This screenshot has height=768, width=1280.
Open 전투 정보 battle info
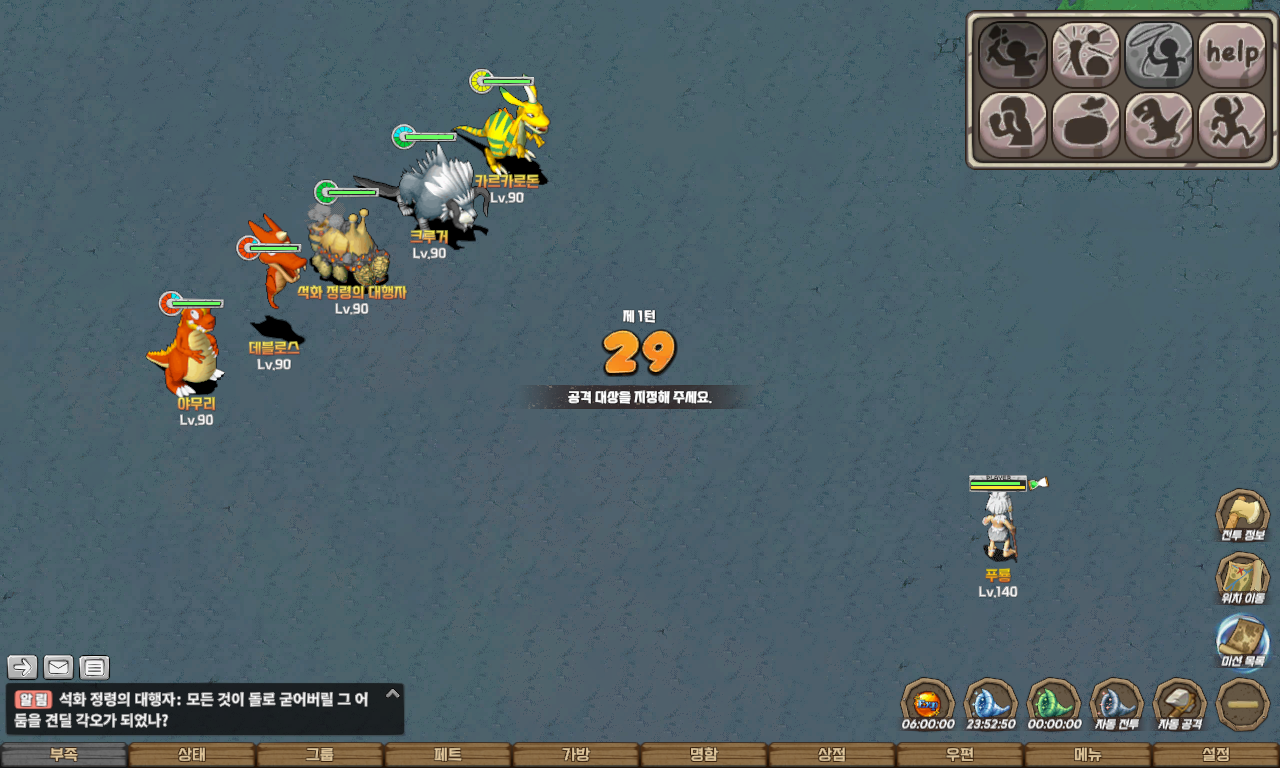click(x=1242, y=516)
